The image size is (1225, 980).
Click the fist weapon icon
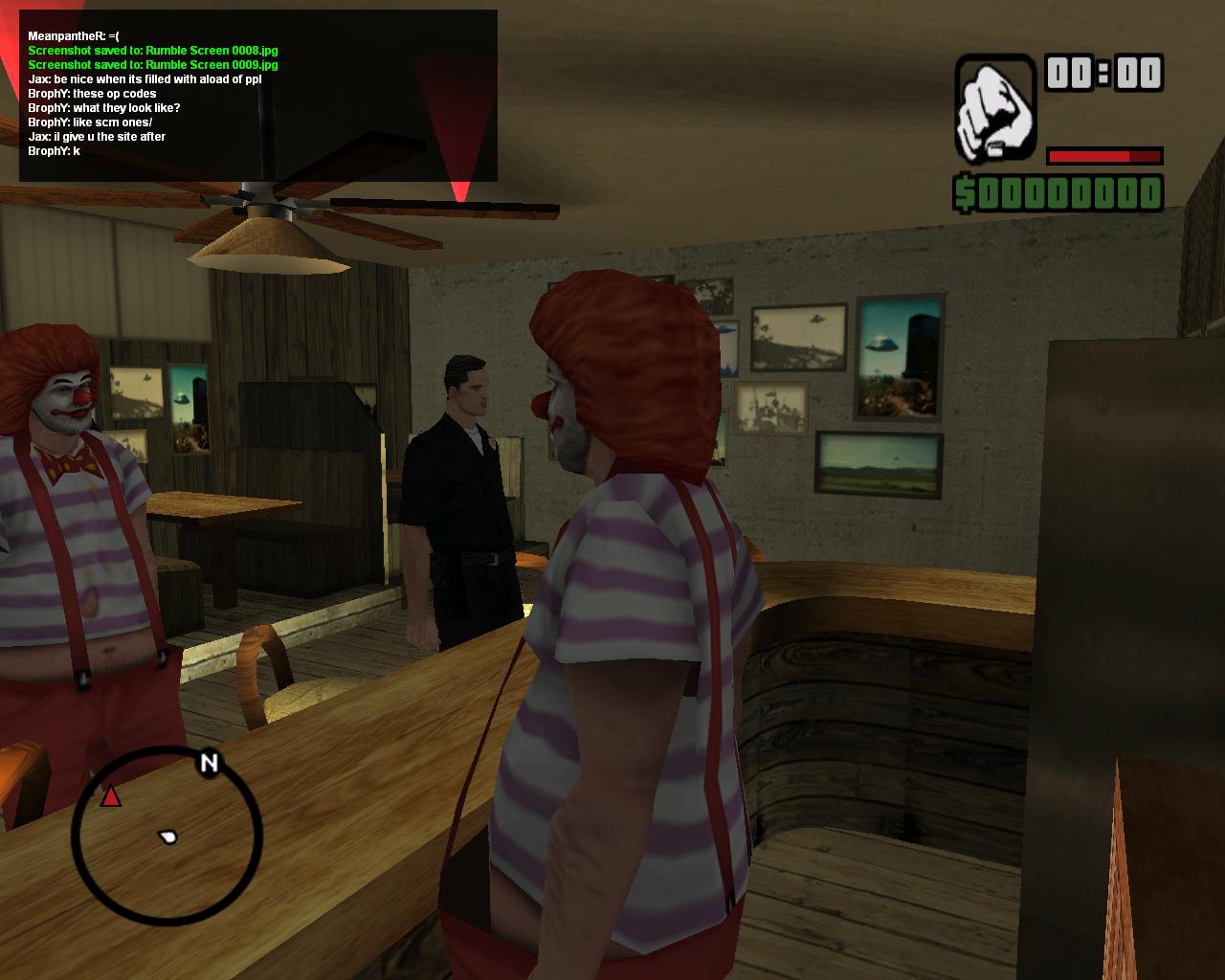click(995, 109)
